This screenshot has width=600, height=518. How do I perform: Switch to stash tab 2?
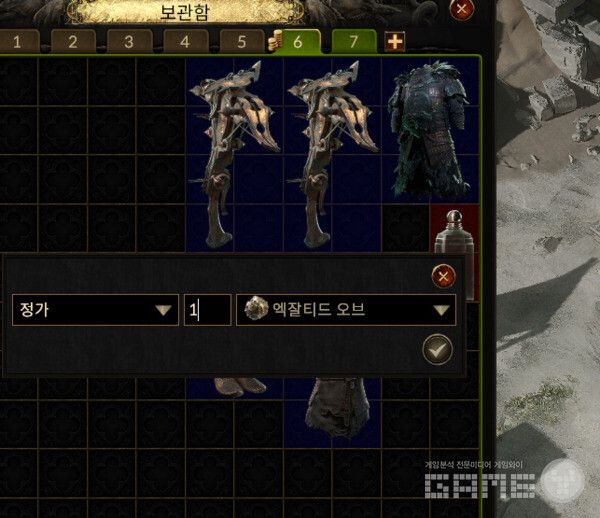click(73, 42)
